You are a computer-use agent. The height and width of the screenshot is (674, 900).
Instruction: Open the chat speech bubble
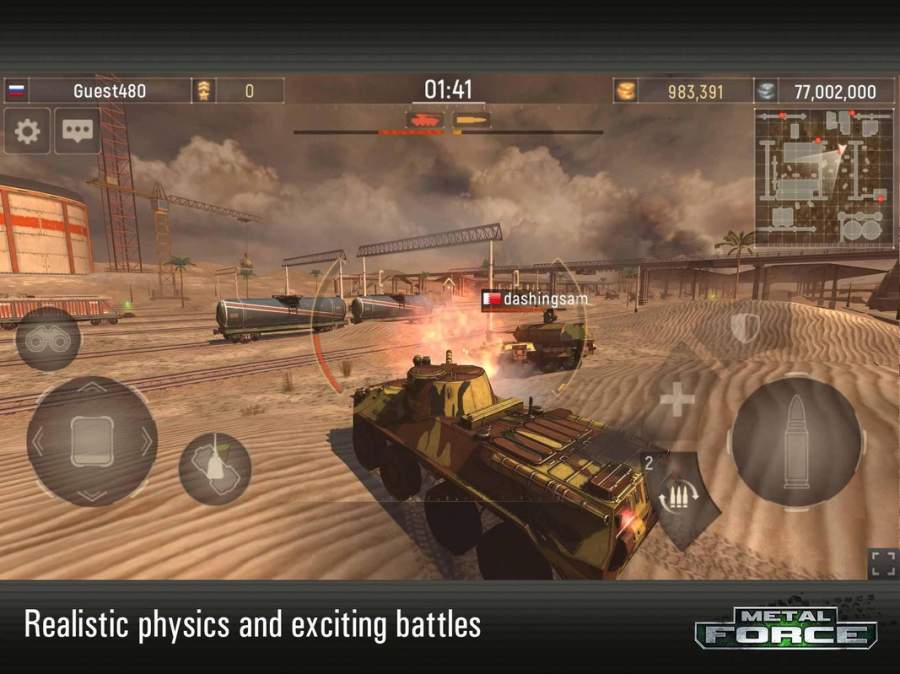[76, 131]
